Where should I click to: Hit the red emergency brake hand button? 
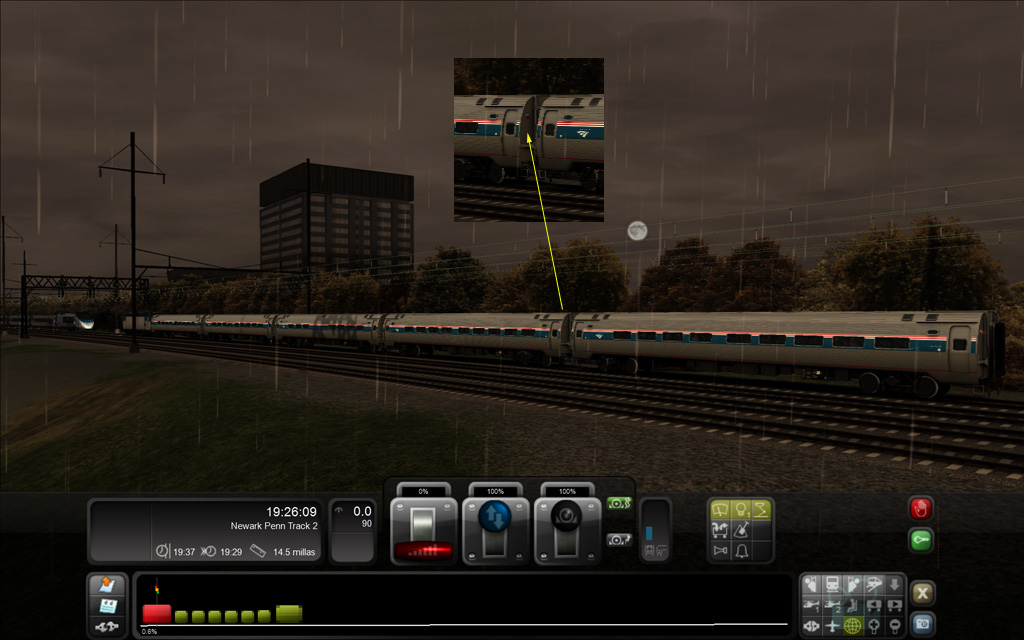tap(921, 508)
